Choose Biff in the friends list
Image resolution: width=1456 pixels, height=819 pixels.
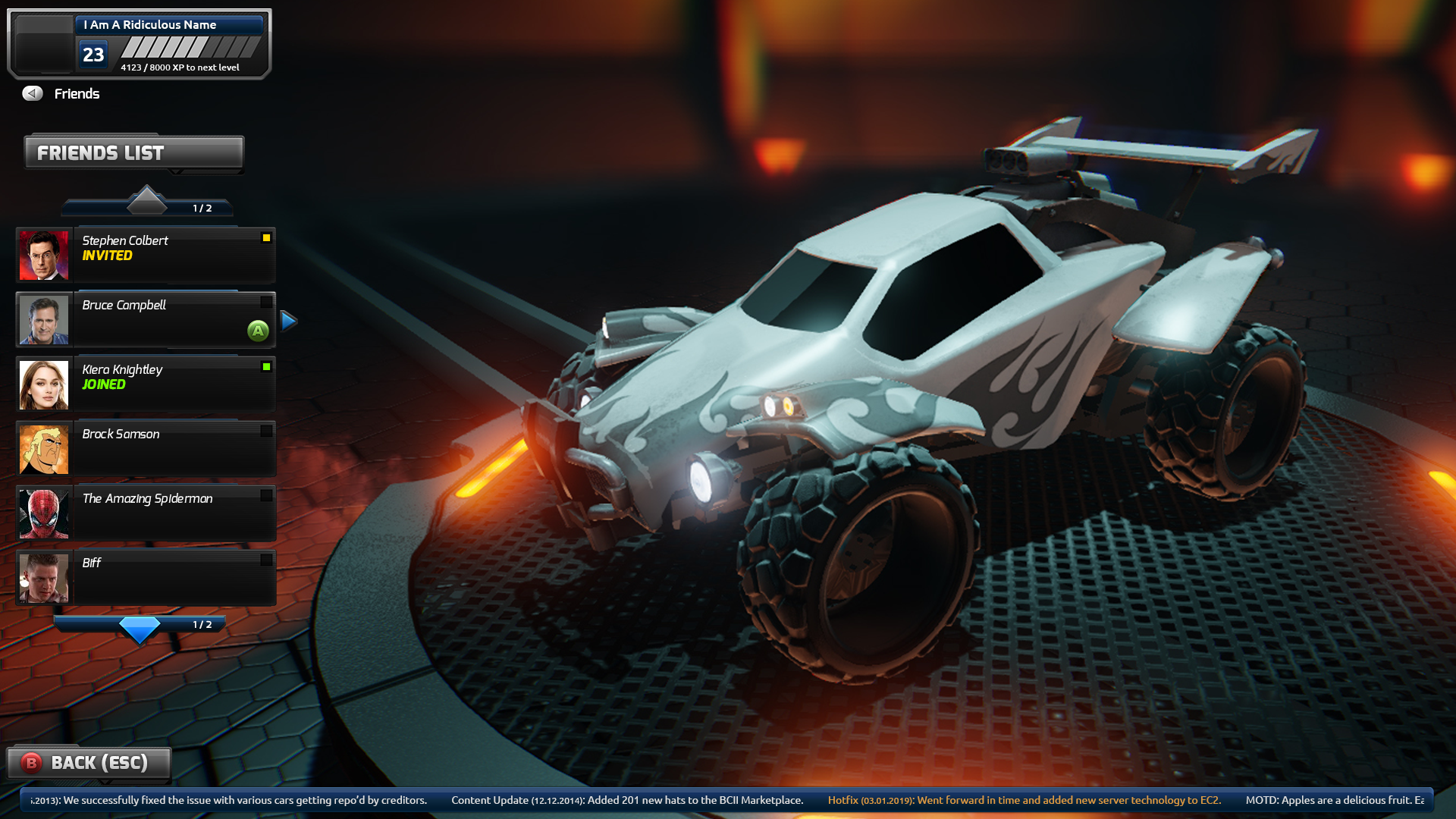tap(146, 578)
